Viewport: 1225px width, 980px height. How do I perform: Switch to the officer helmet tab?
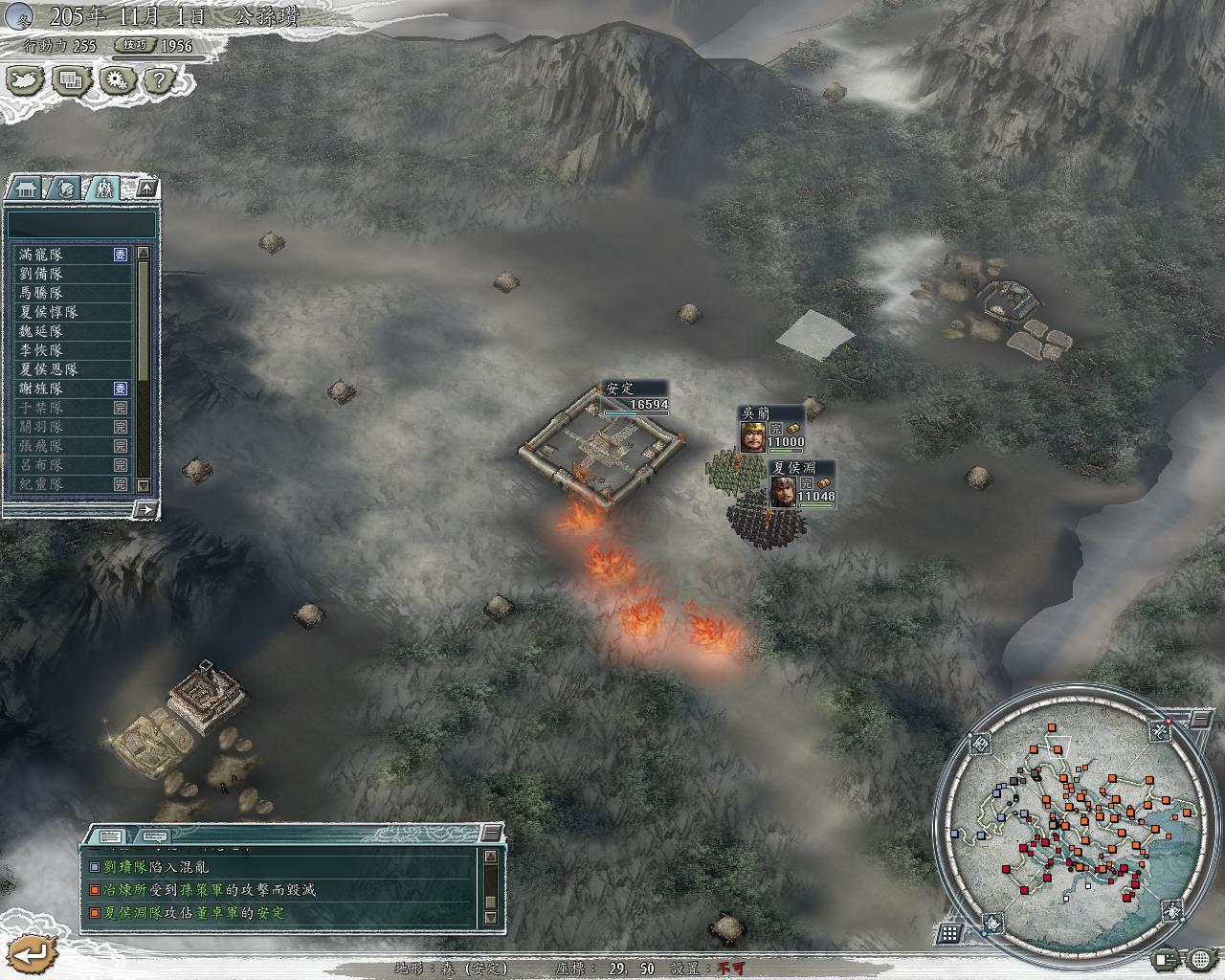coord(65,189)
